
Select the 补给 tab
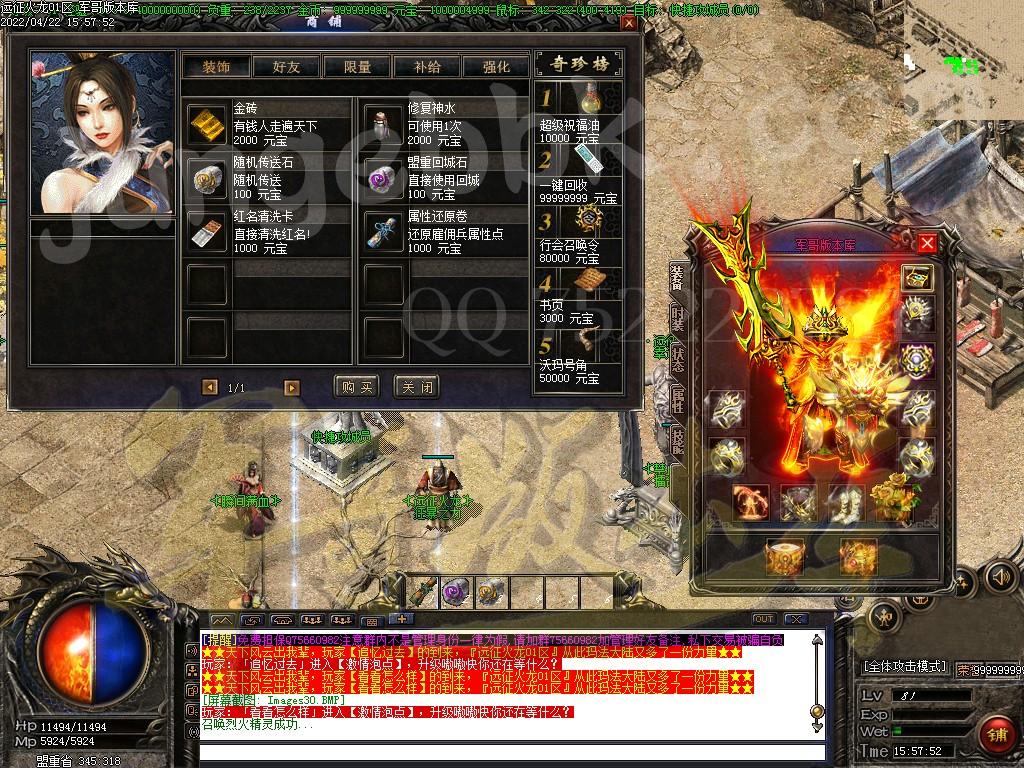[x=426, y=67]
